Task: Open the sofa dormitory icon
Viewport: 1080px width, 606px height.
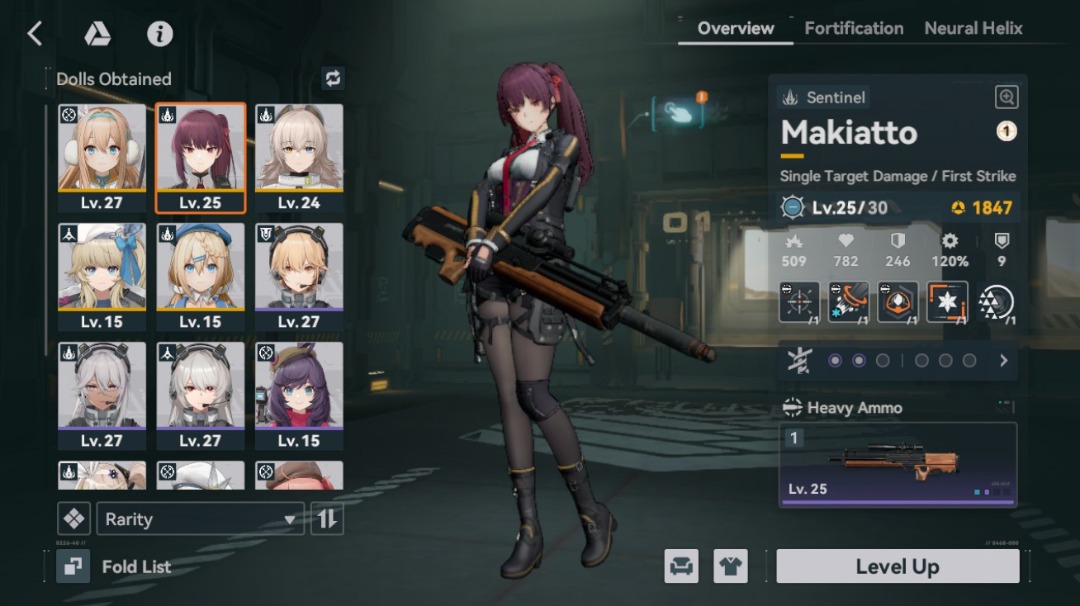Action: tap(681, 567)
